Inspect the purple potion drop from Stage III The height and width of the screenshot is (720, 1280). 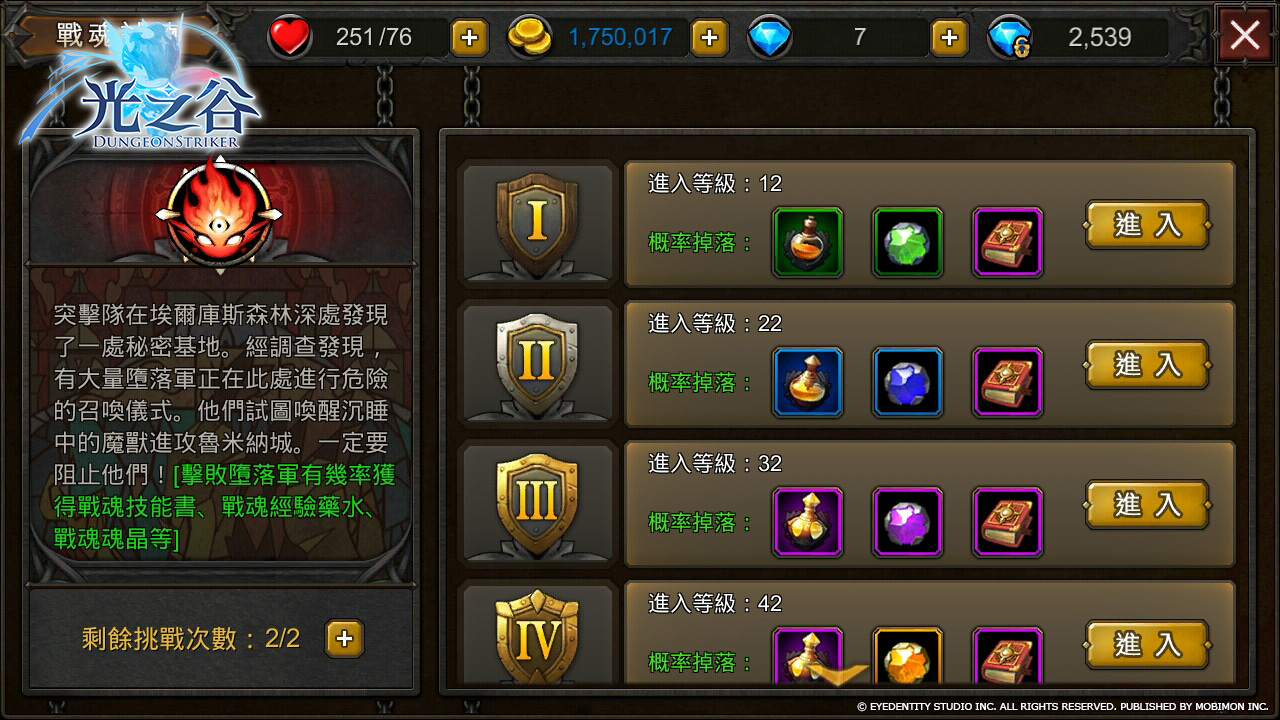point(807,521)
